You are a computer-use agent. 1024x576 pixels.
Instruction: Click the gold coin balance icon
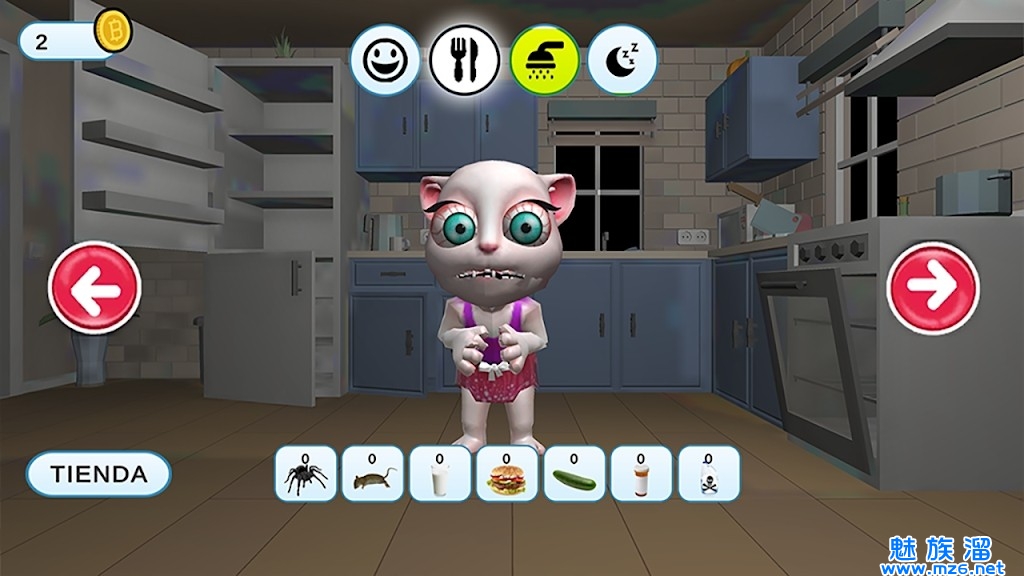112,32
